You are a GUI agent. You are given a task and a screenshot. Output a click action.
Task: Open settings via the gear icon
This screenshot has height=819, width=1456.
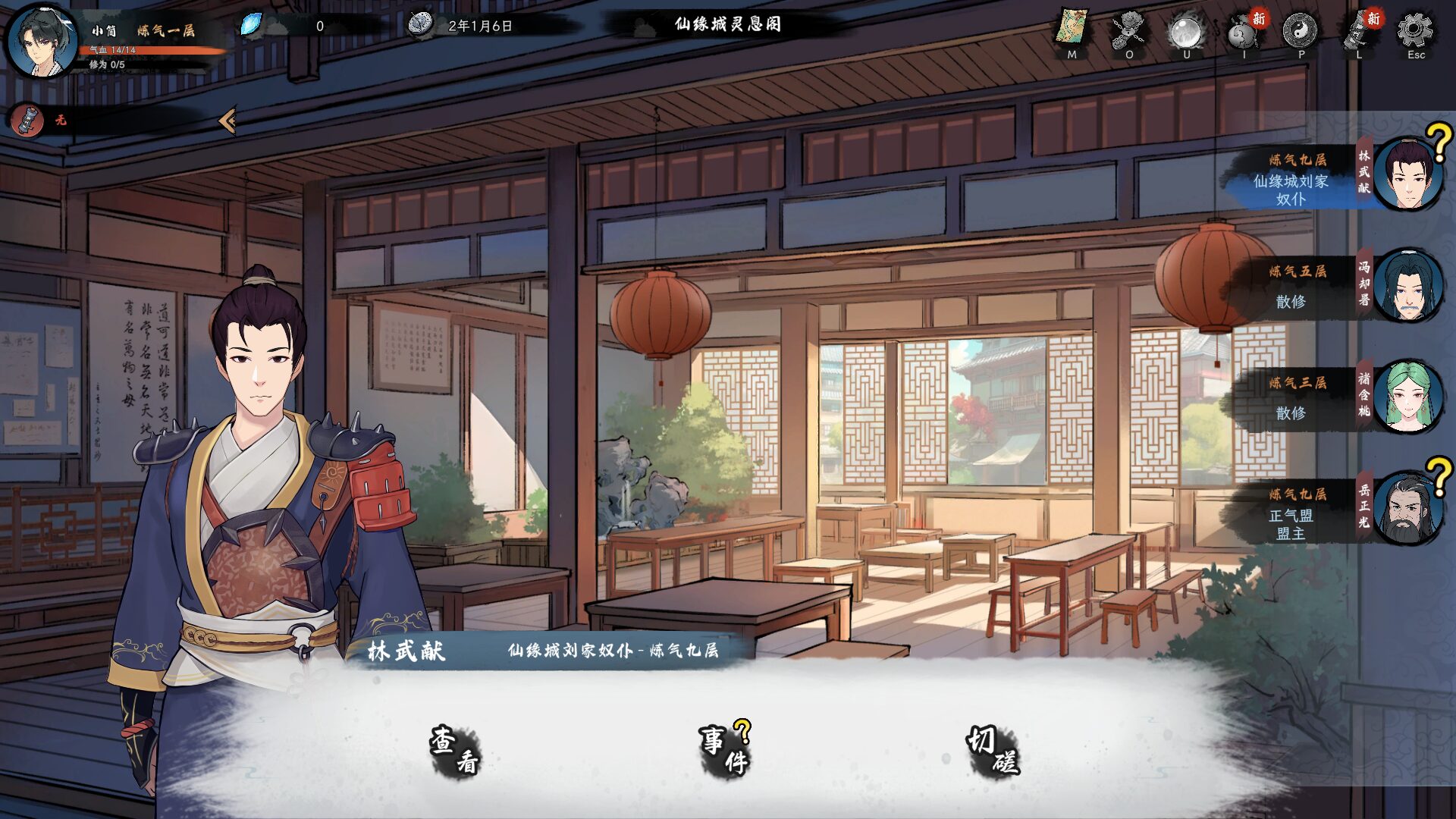(x=1416, y=31)
